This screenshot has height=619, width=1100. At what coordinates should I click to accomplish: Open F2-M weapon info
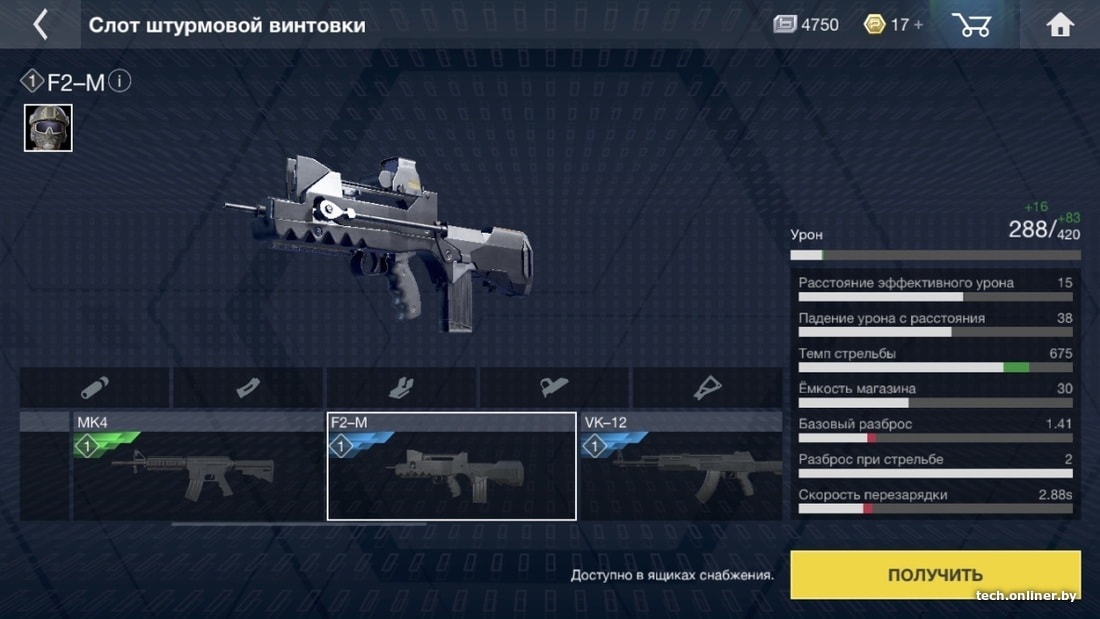click(x=119, y=81)
